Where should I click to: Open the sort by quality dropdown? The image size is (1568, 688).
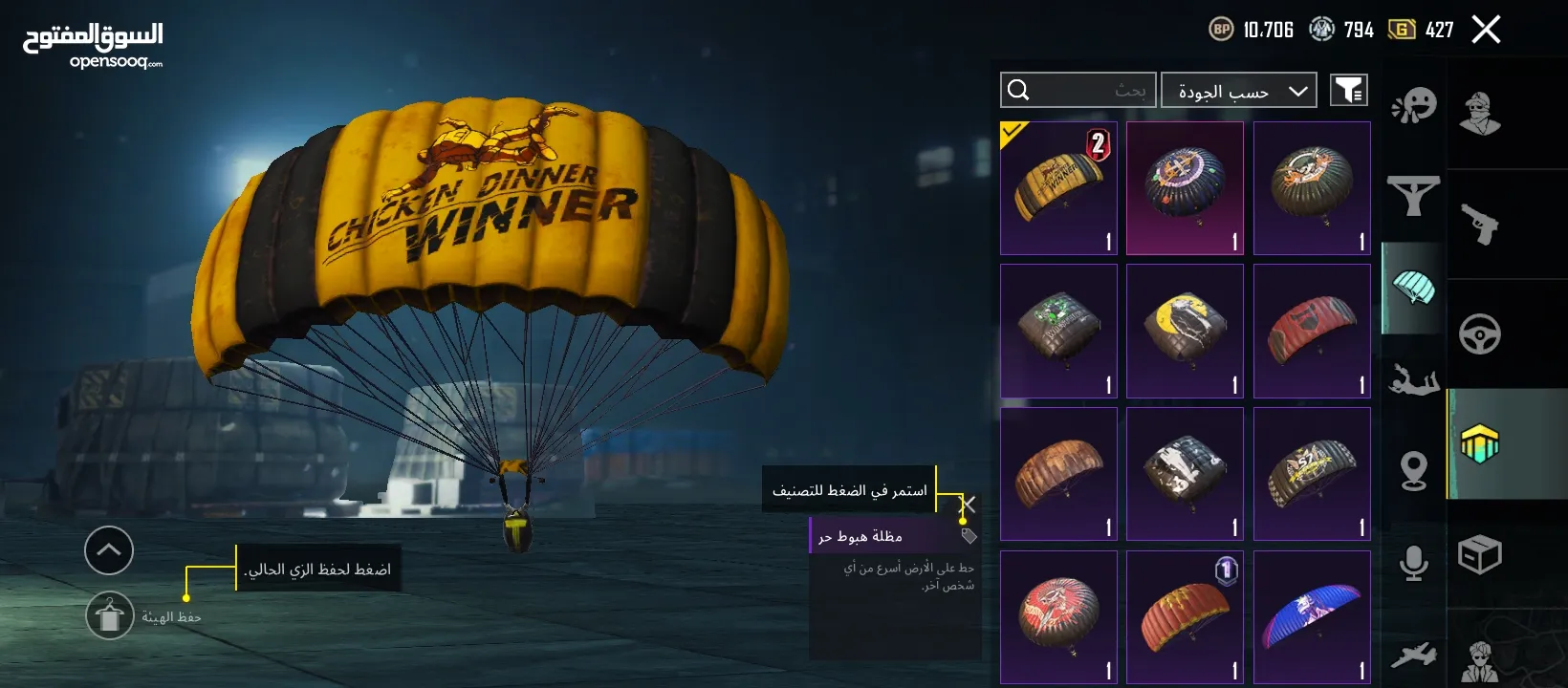point(1238,91)
